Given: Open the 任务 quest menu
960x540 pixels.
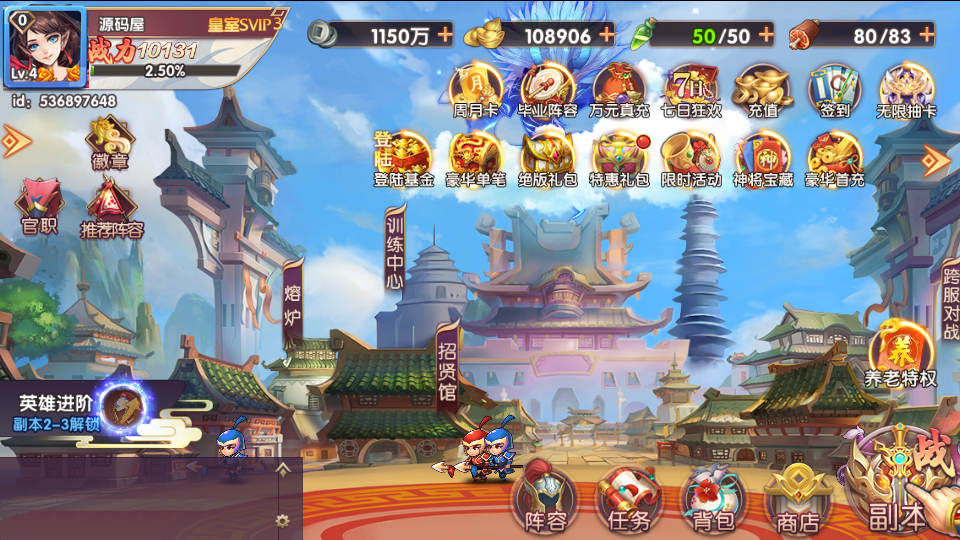Looking at the screenshot, I should (x=629, y=497).
